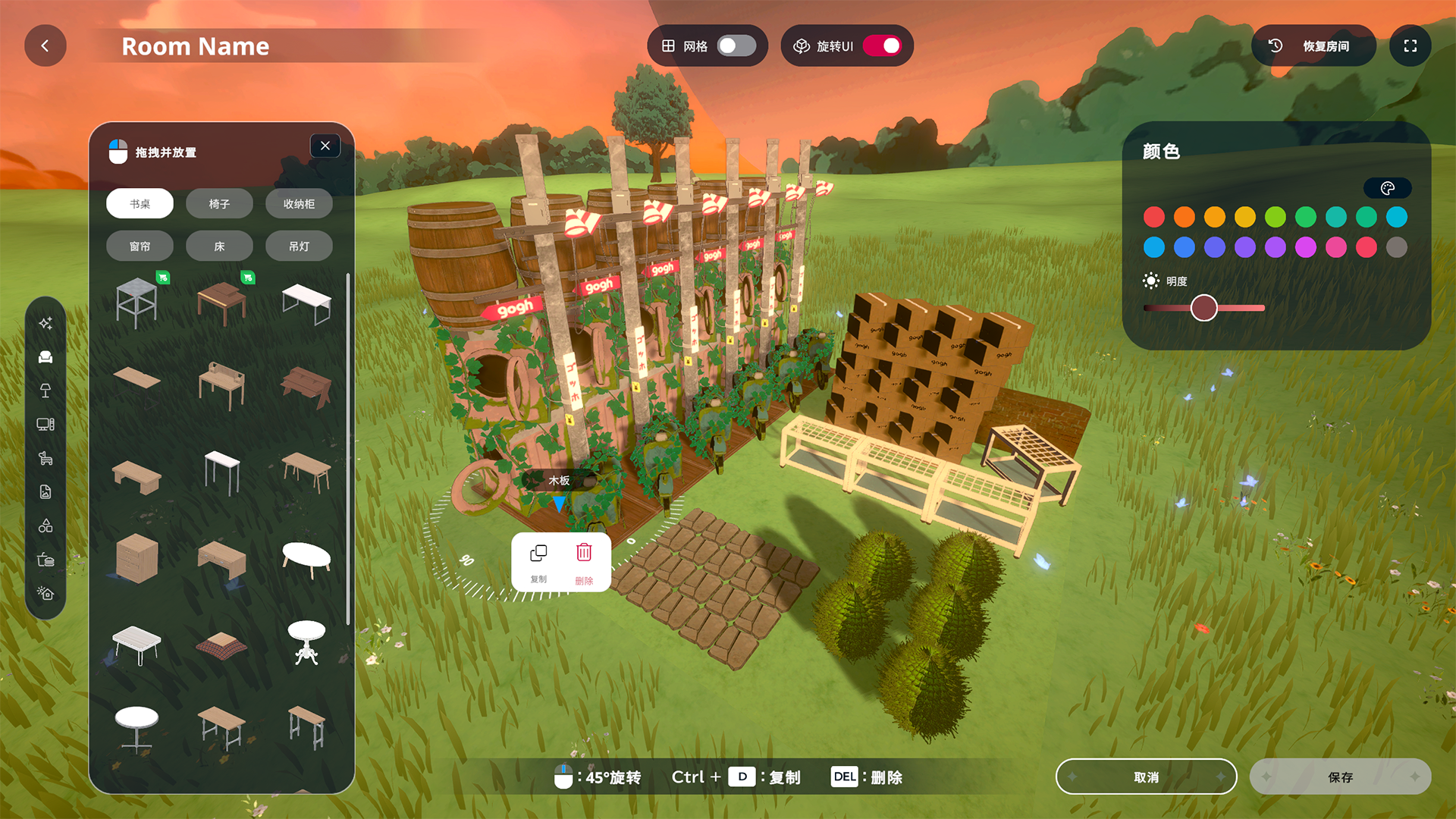Pick the white oval coffee table thumbnail
Image resolution: width=1456 pixels, height=819 pixels.
tap(306, 559)
